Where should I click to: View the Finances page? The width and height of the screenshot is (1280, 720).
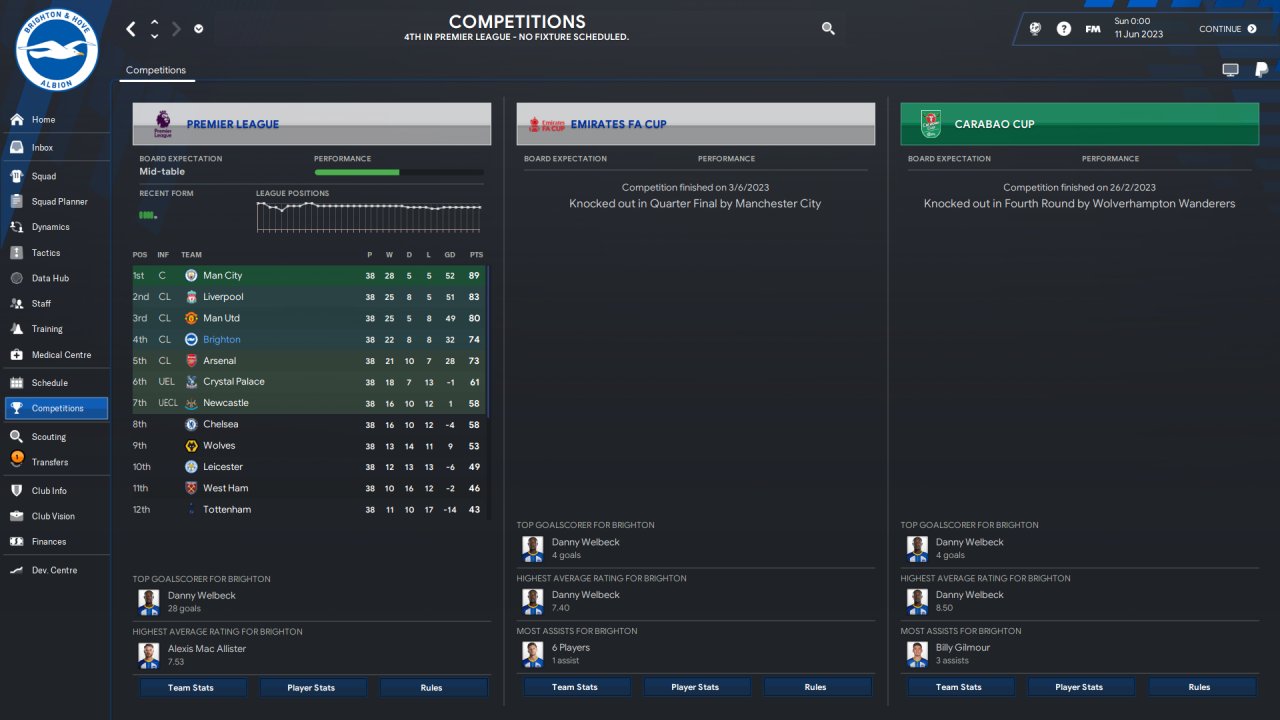tap(49, 542)
